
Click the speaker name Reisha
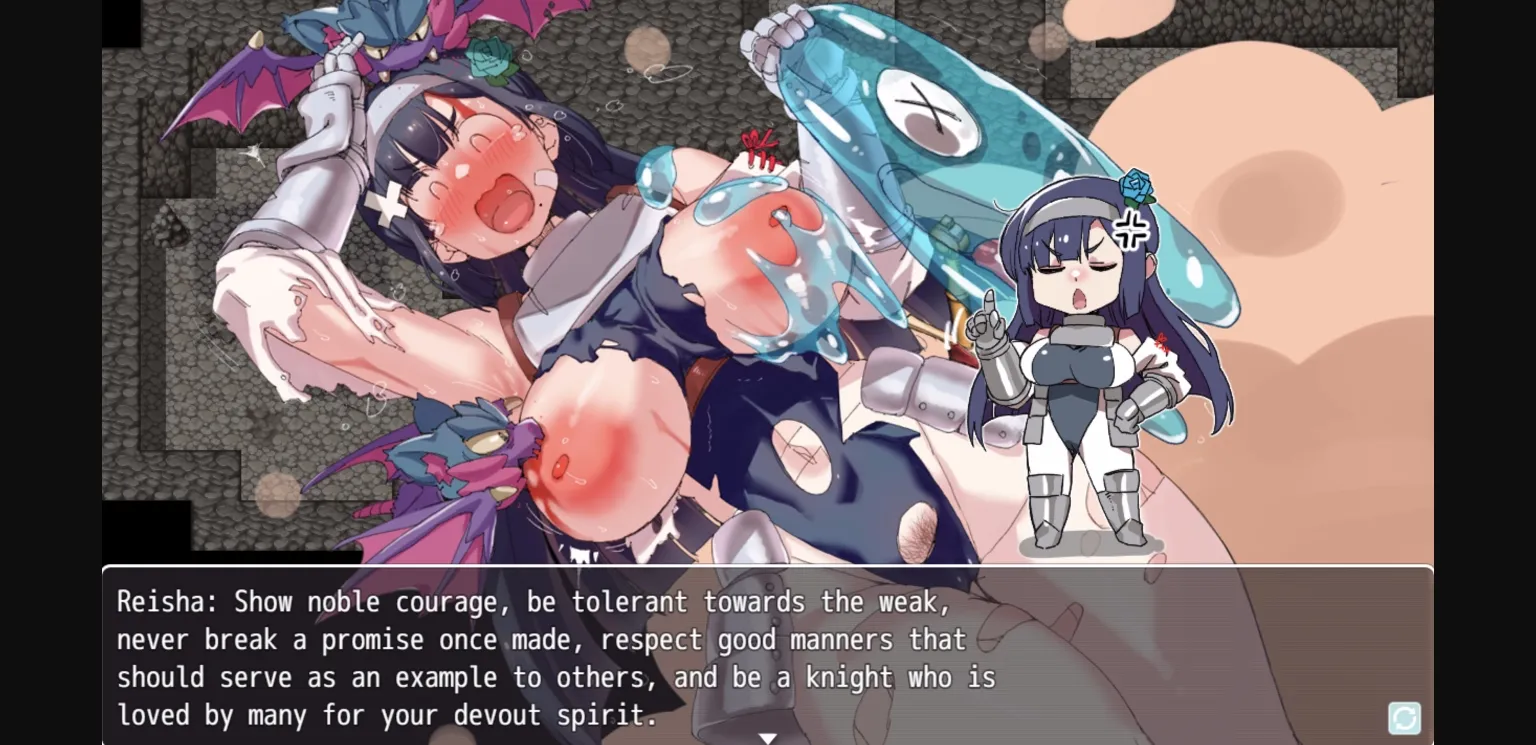160,602
